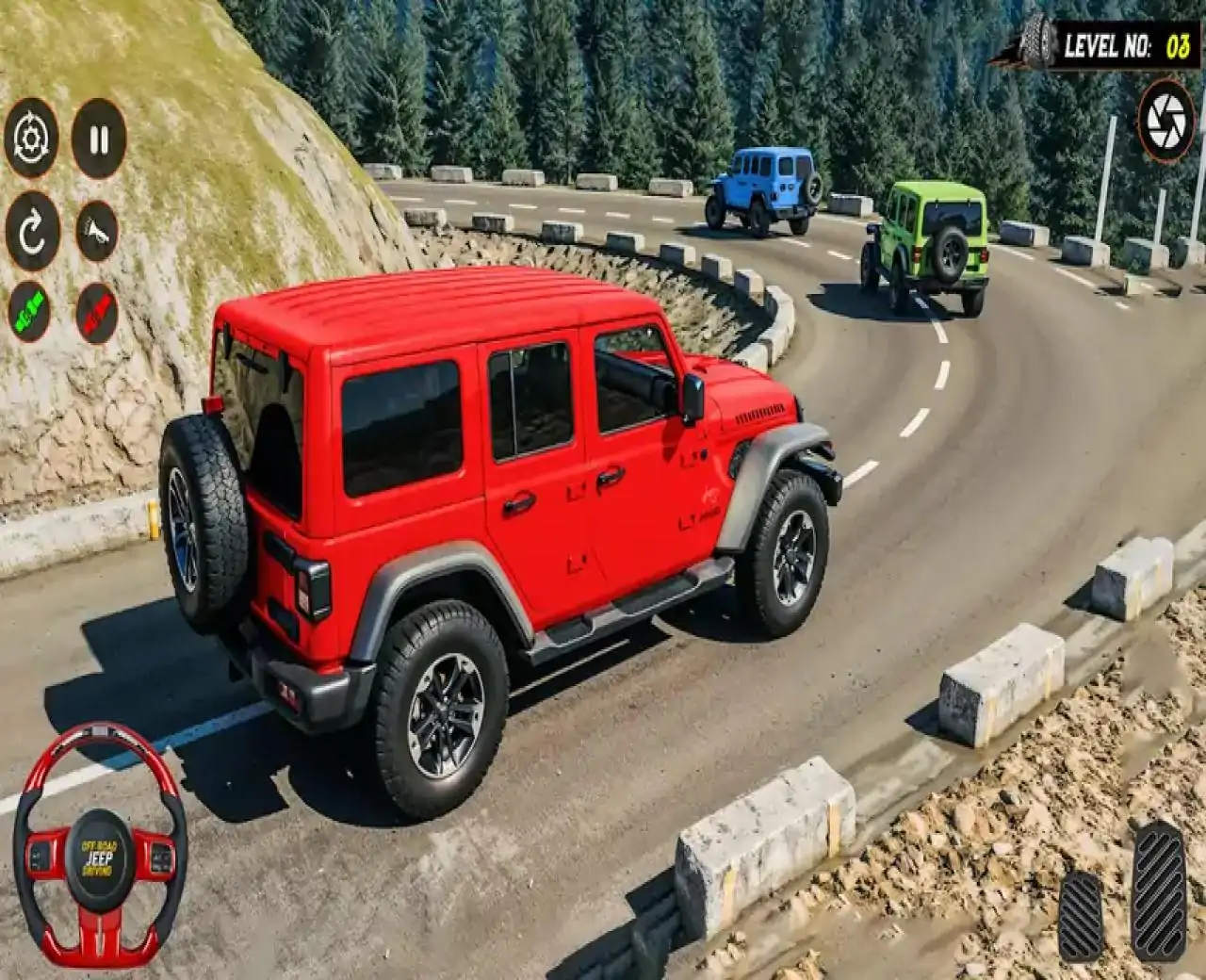Tap the red round button
Image resolution: width=1206 pixels, height=980 pixels.
97,314
